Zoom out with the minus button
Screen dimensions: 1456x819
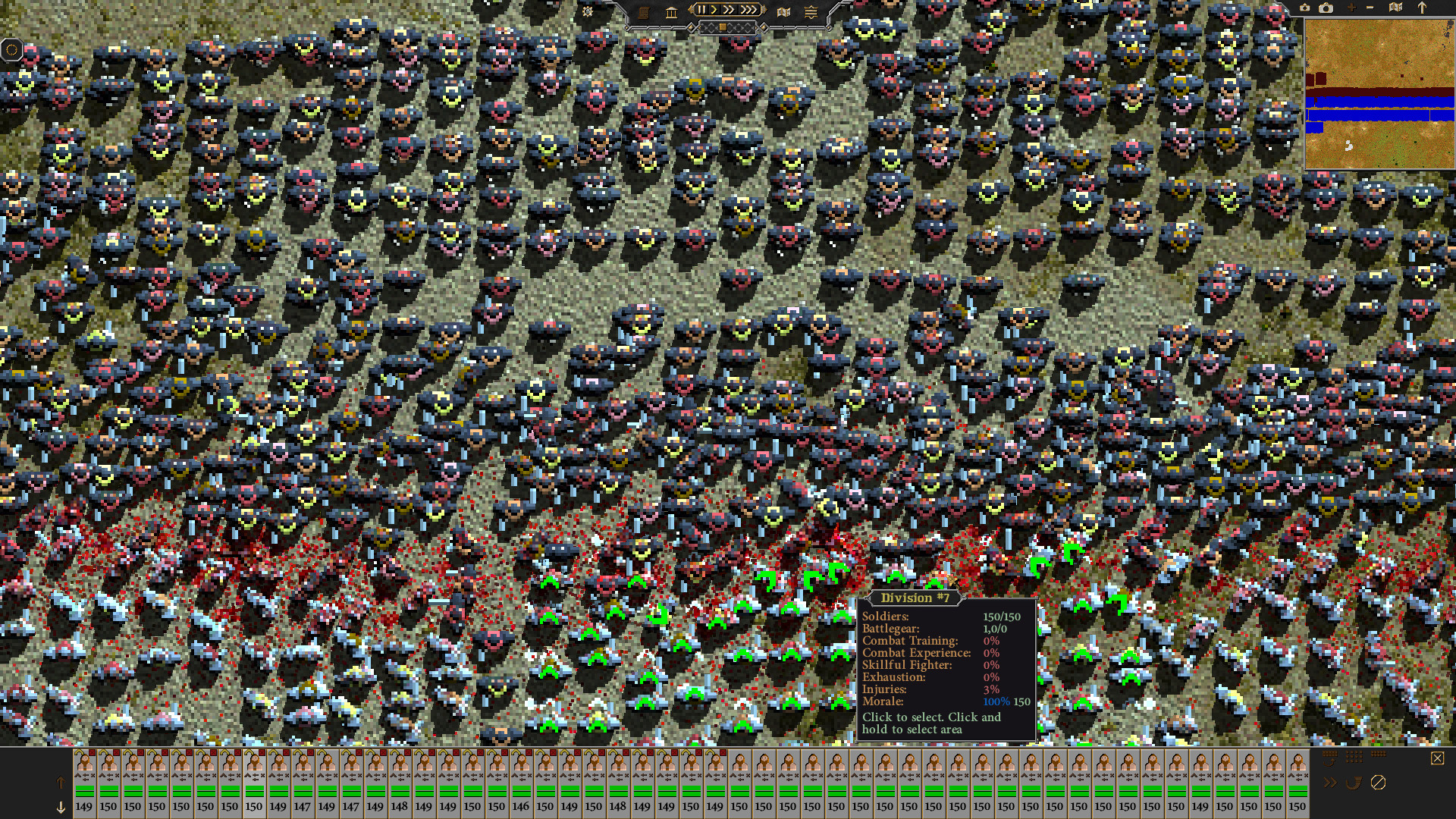coord(1370,7)
